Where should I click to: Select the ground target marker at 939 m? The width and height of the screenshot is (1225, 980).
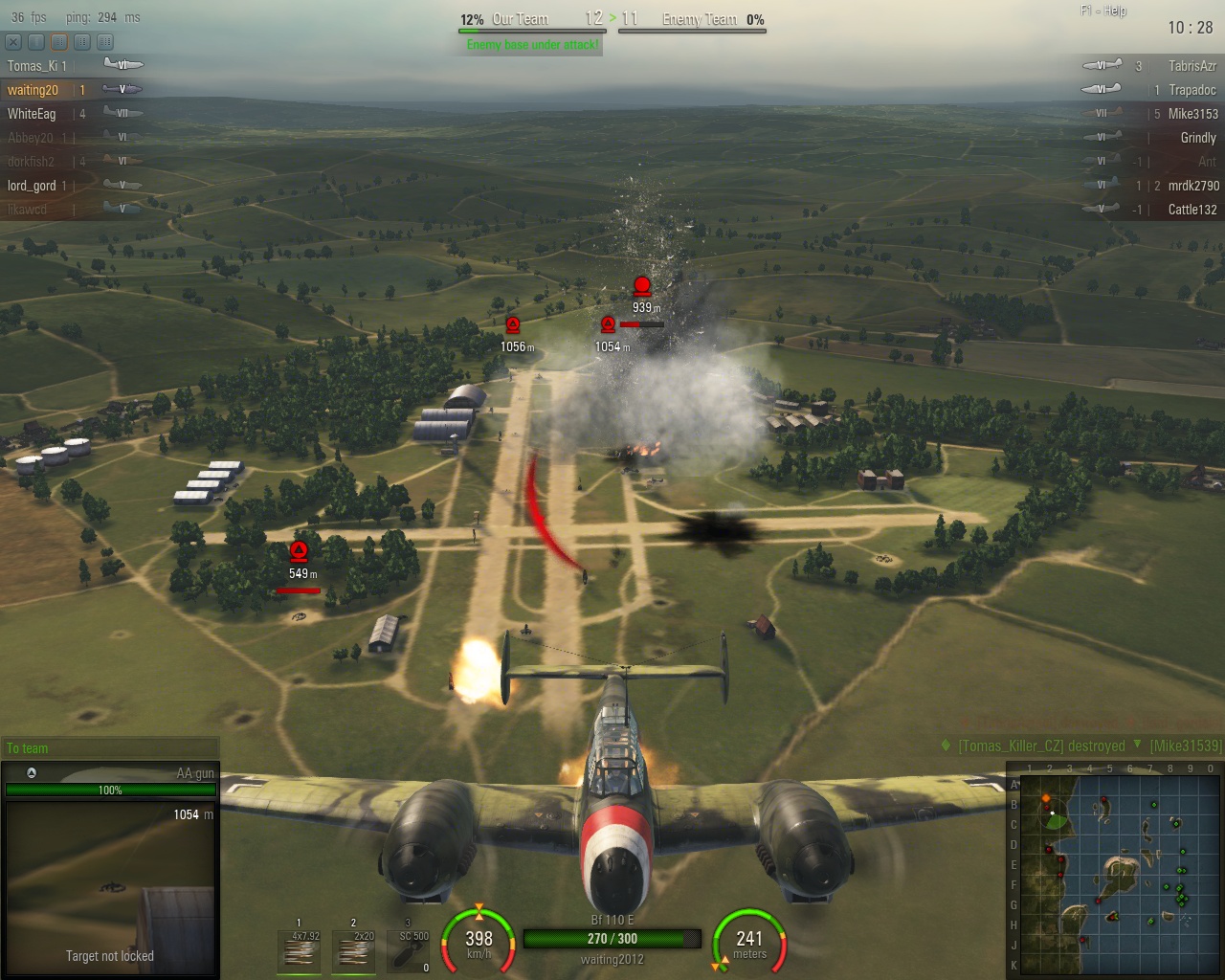point(641,286)
